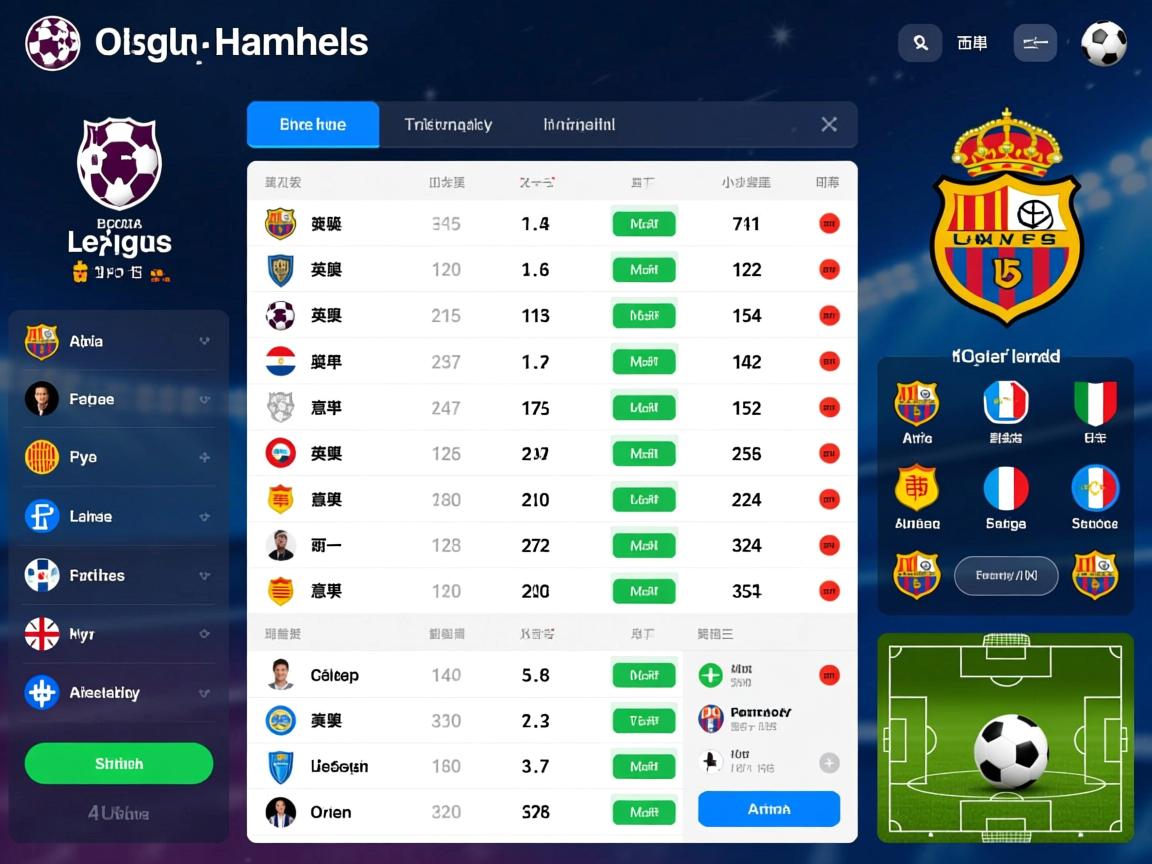
Task: Click the sliders settings button in header
Action: (1035, 43)
